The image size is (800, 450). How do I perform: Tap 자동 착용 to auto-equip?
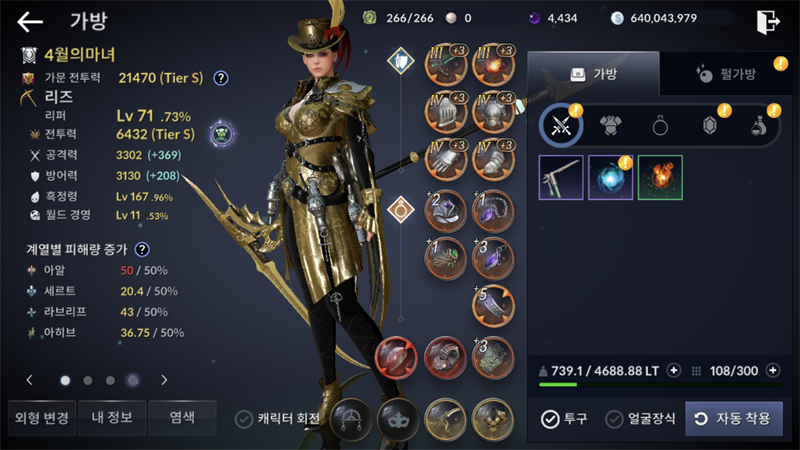733,418
